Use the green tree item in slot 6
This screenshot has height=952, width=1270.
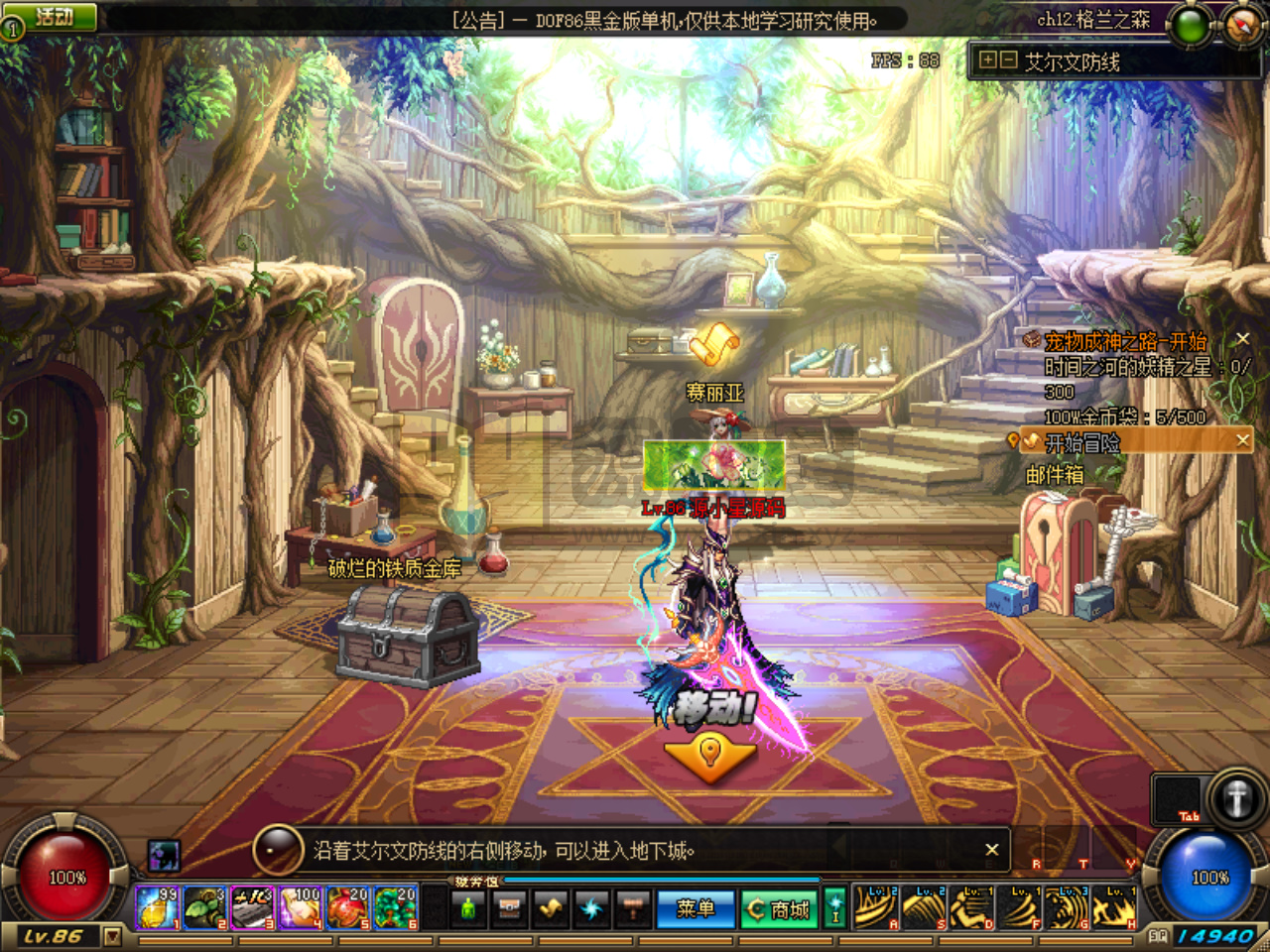tap(395, 907)
